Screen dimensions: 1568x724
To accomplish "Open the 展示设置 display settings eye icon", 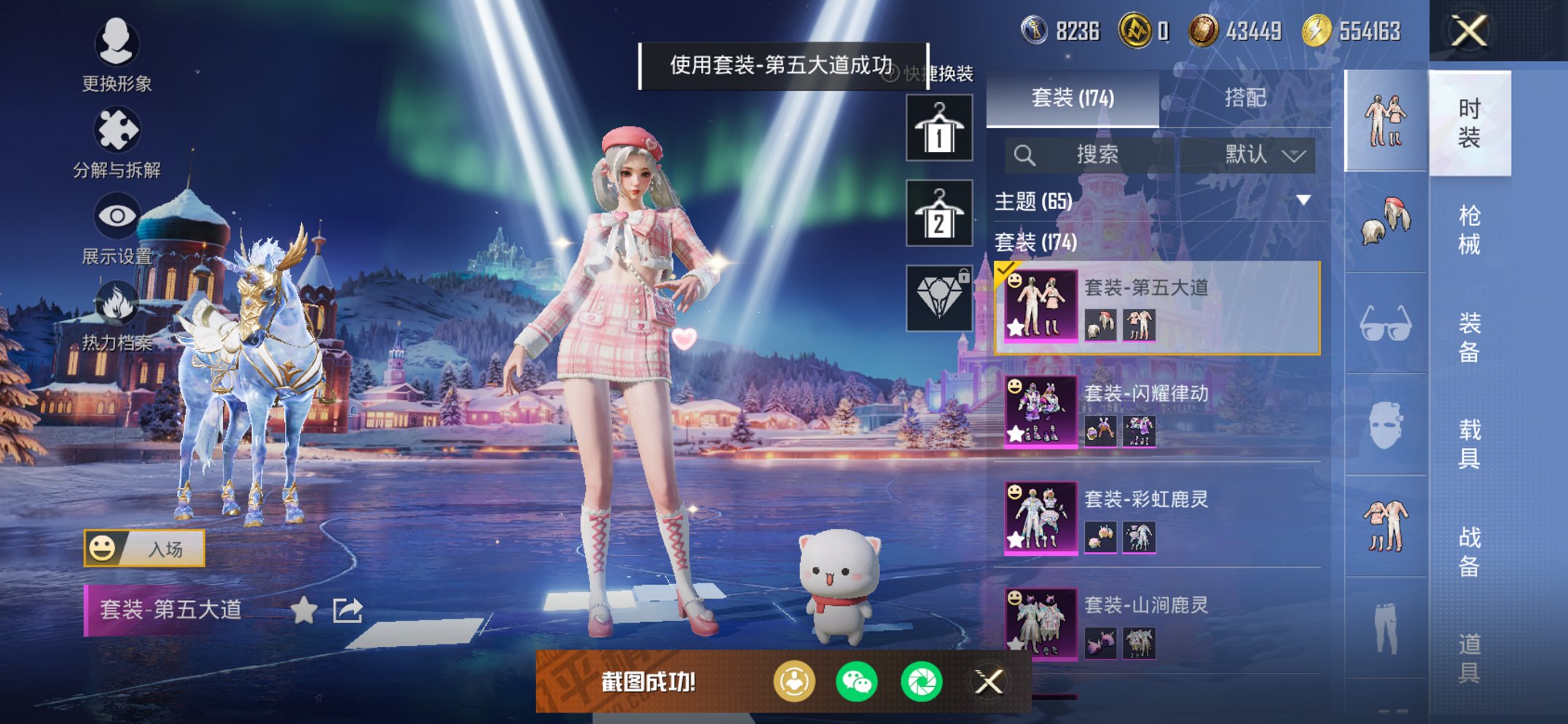I will pos(117,215).
